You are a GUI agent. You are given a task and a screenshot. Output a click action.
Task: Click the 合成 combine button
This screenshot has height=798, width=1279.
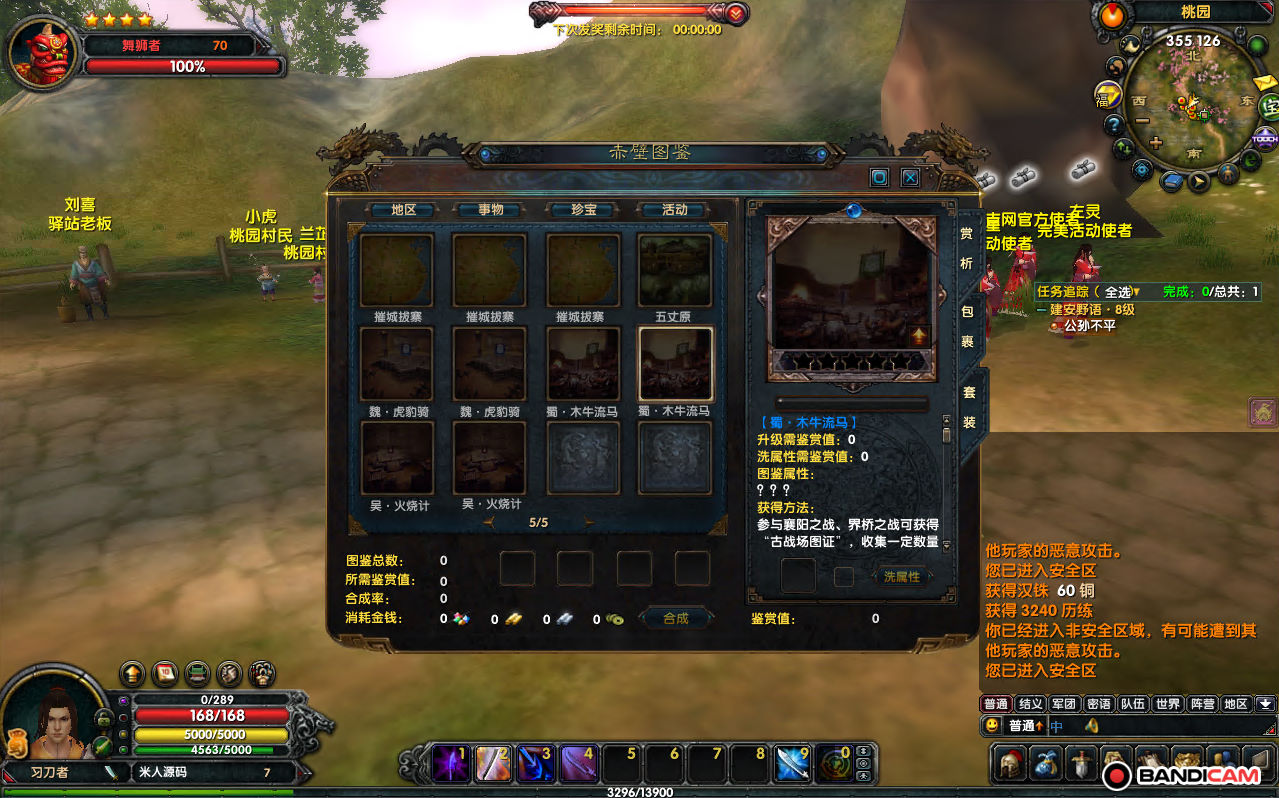pyautogui.click(x=676, y=618)
